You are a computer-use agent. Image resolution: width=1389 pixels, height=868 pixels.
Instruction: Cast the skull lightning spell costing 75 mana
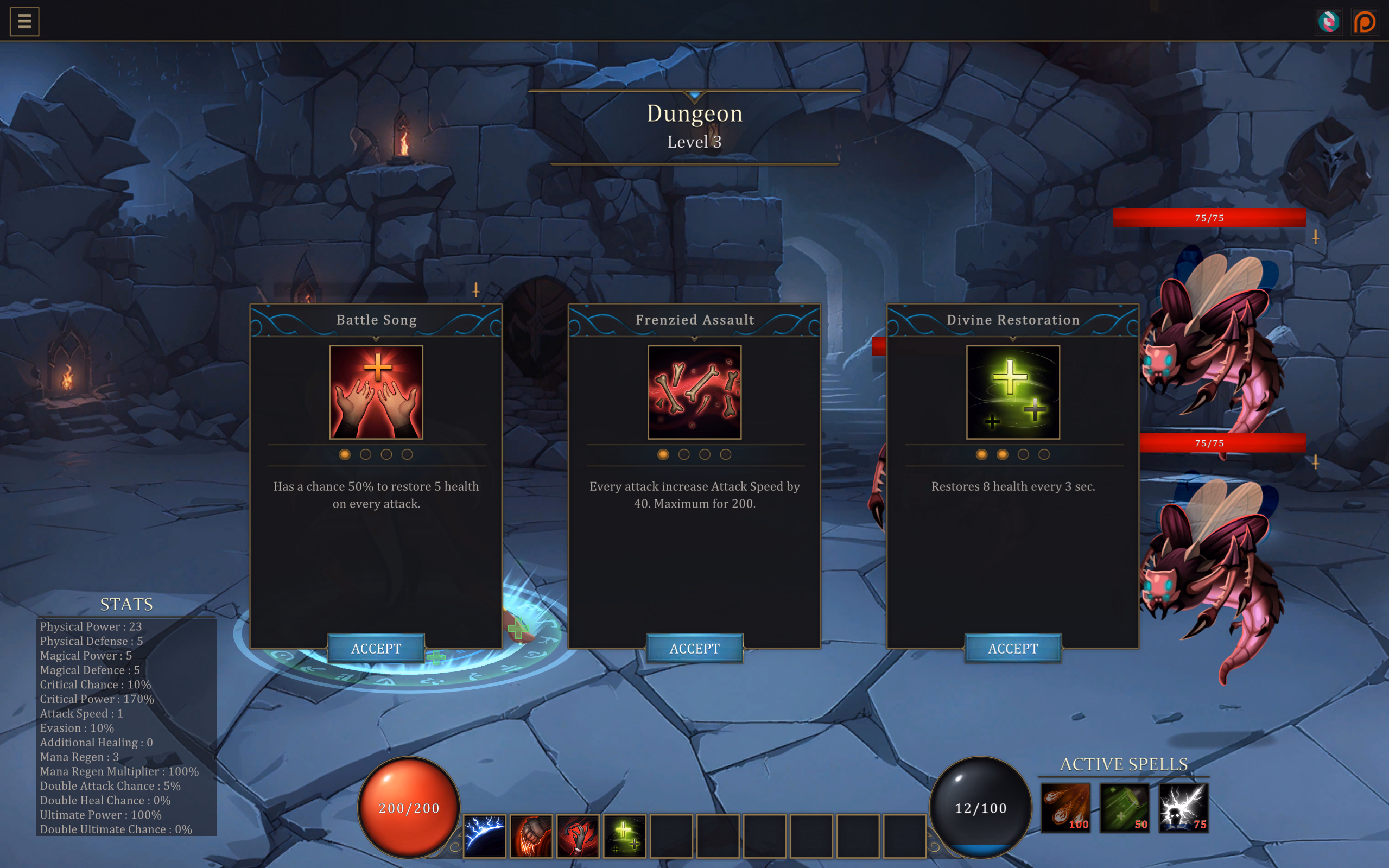click(1182, 808)
